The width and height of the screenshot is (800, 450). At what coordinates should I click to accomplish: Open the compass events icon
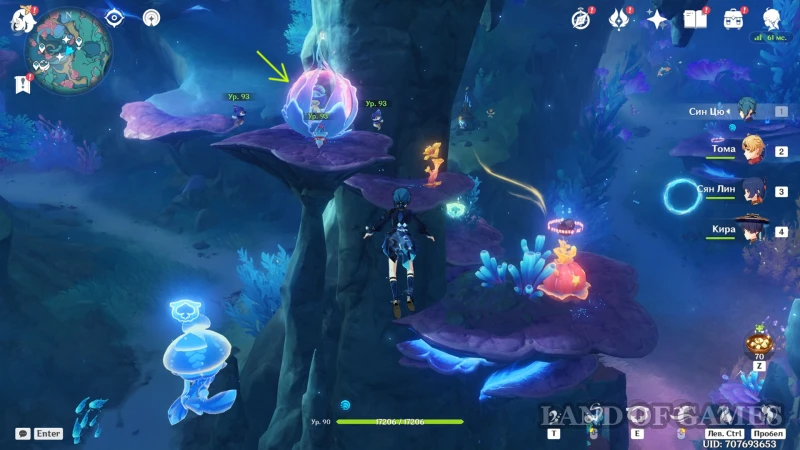tap(581, 18)
